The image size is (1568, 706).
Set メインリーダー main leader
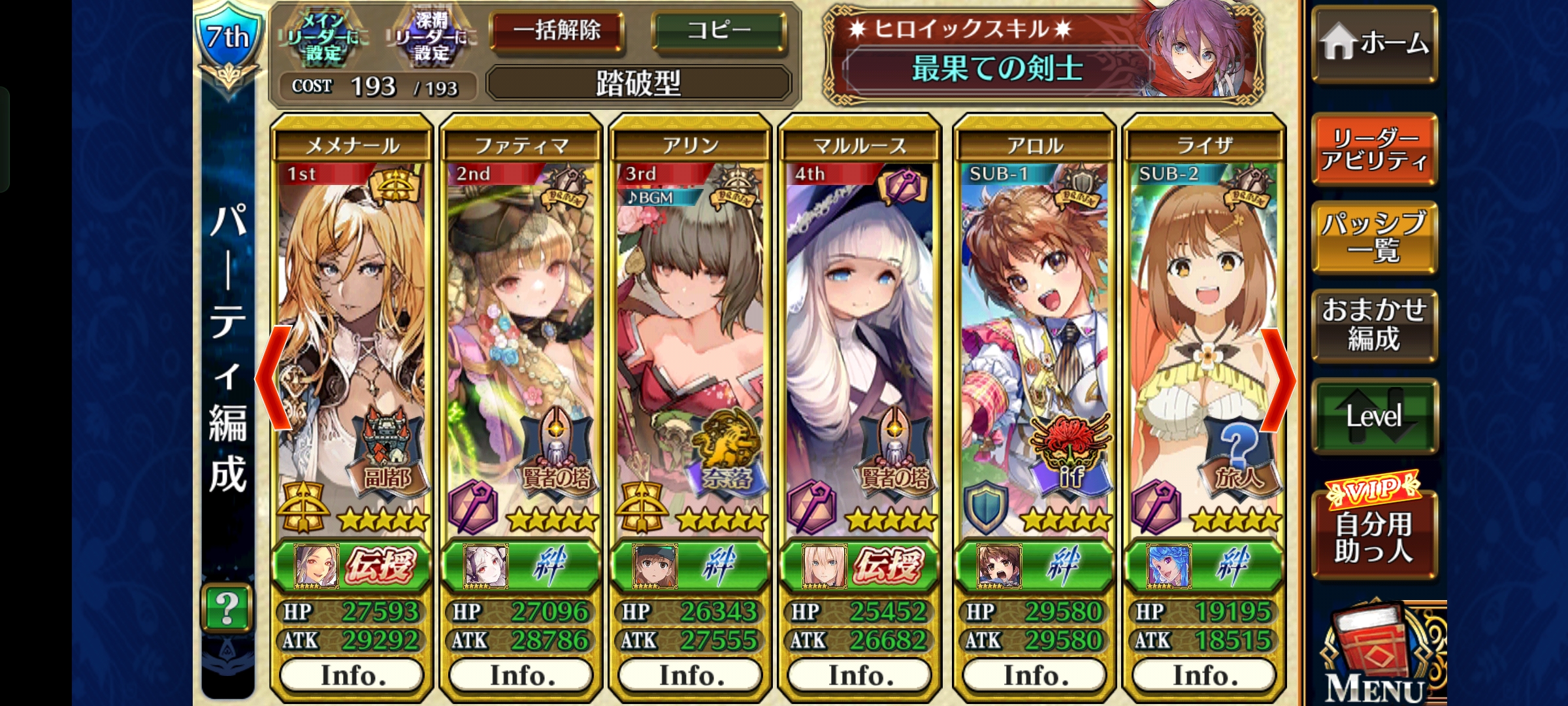coord(324,39)
